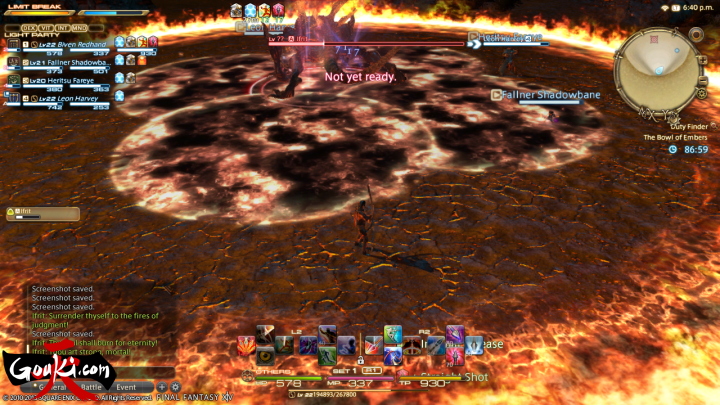720x405 pixels.
Task: Click the INT attribute button
Action: (63, 28)
